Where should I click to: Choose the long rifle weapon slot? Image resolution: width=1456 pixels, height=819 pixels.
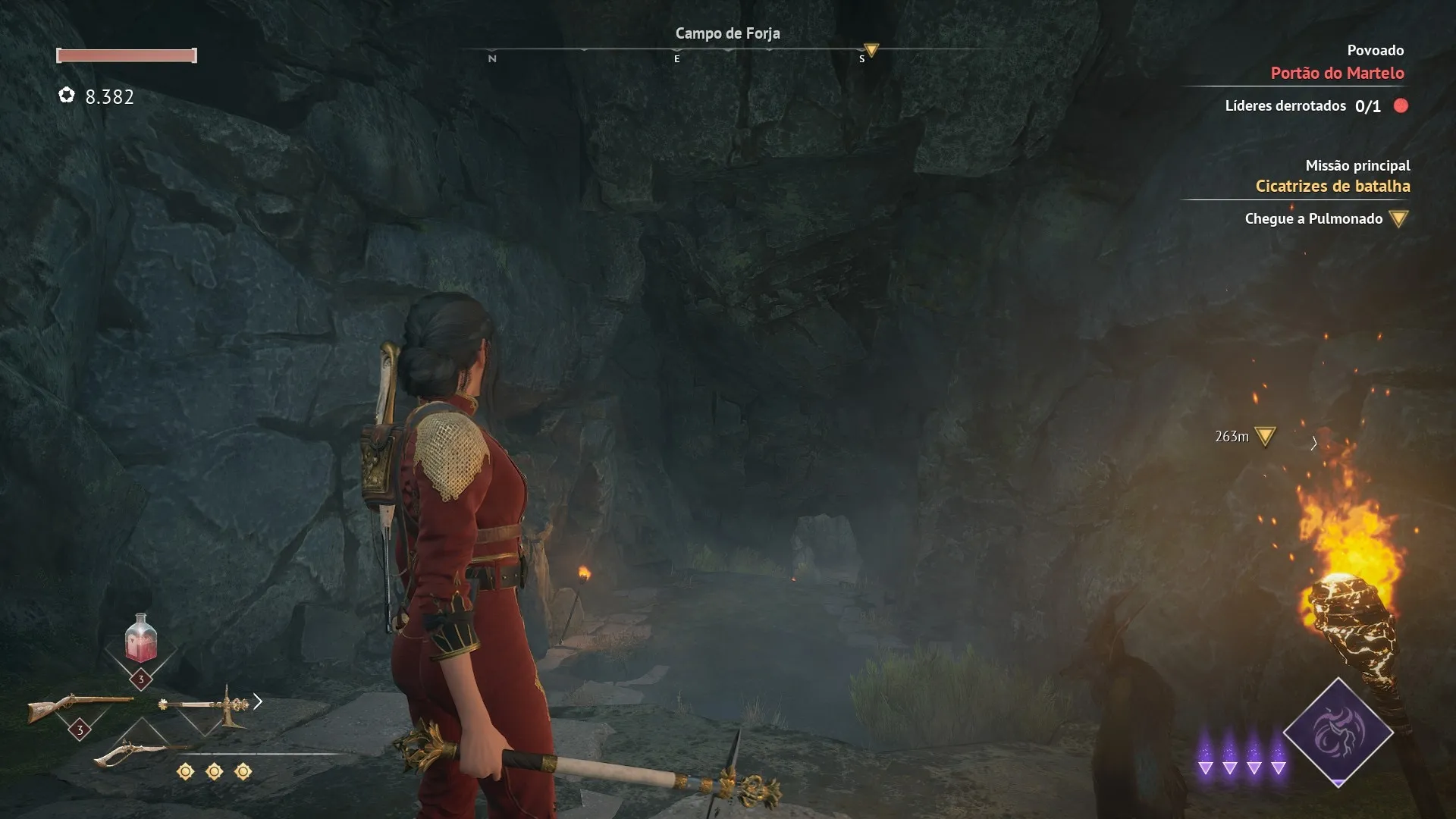[79, 707]
